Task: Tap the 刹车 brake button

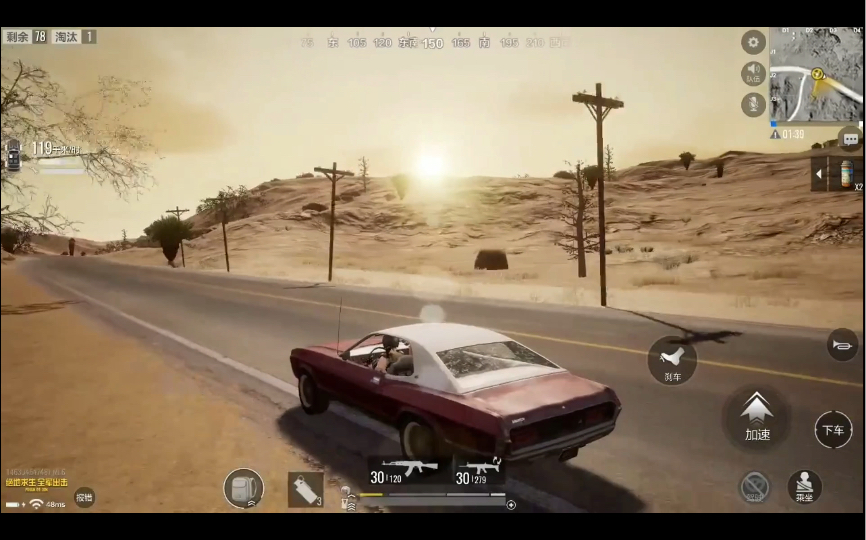Action: (x=672, y=360)
